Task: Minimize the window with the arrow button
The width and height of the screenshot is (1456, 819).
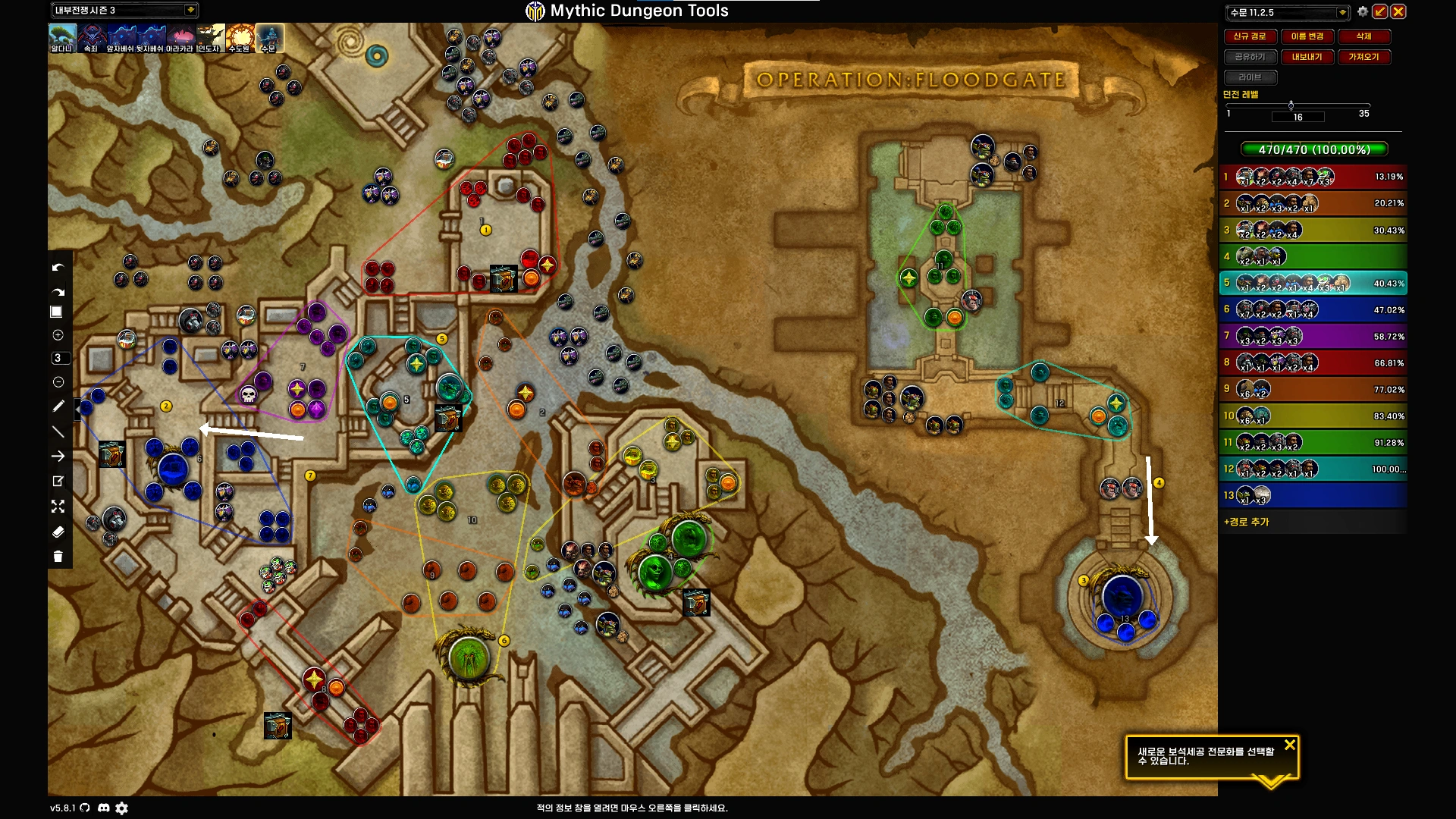Action: coord(1380,11)
